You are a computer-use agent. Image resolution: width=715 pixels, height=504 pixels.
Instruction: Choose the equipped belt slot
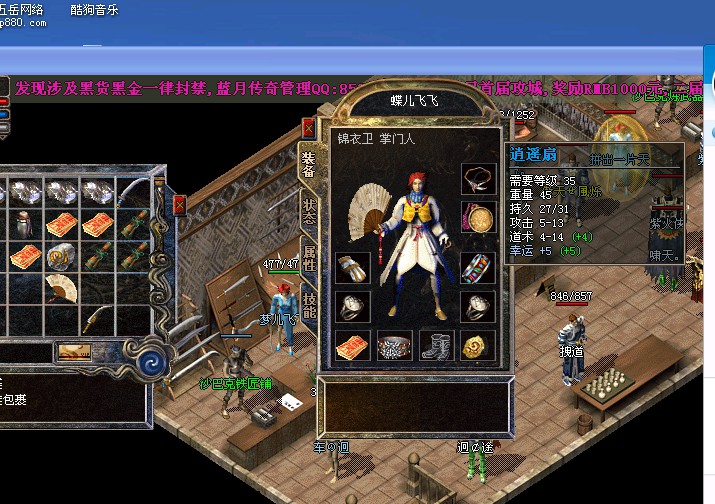[394, 346]
